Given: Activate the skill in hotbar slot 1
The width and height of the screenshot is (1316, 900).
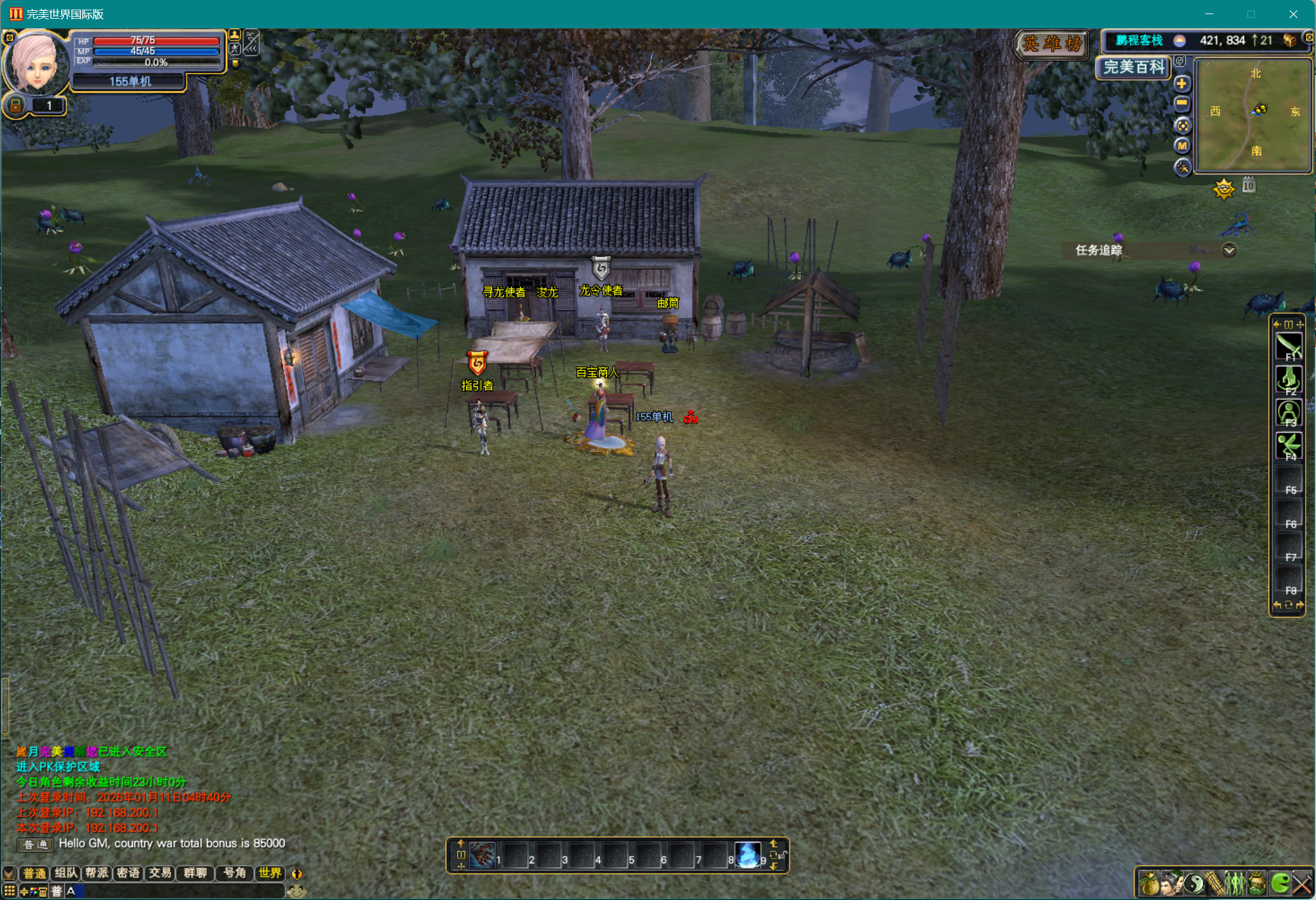Looking at the screenshot, I should pyautogui.click(x=482, y=856).
